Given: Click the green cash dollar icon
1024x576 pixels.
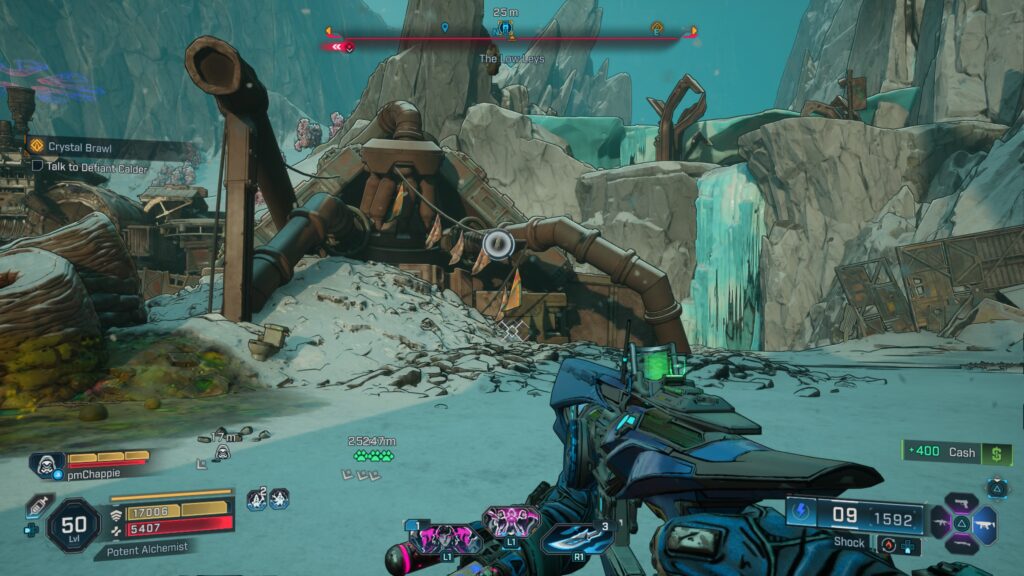Looking at the screenshot, I should [997, 453].
